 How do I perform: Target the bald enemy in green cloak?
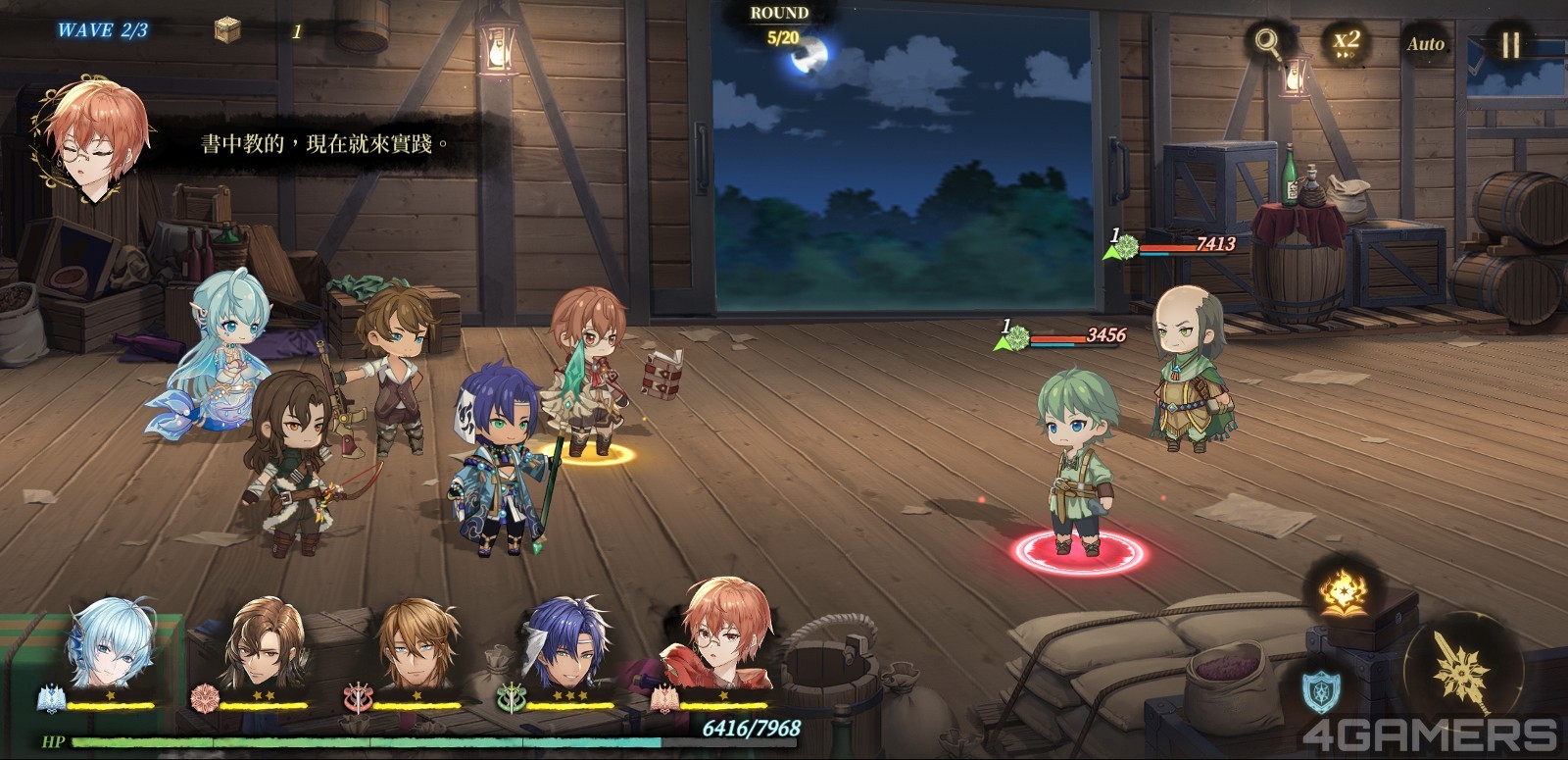pyautogui.click(x=1191, y=371)
